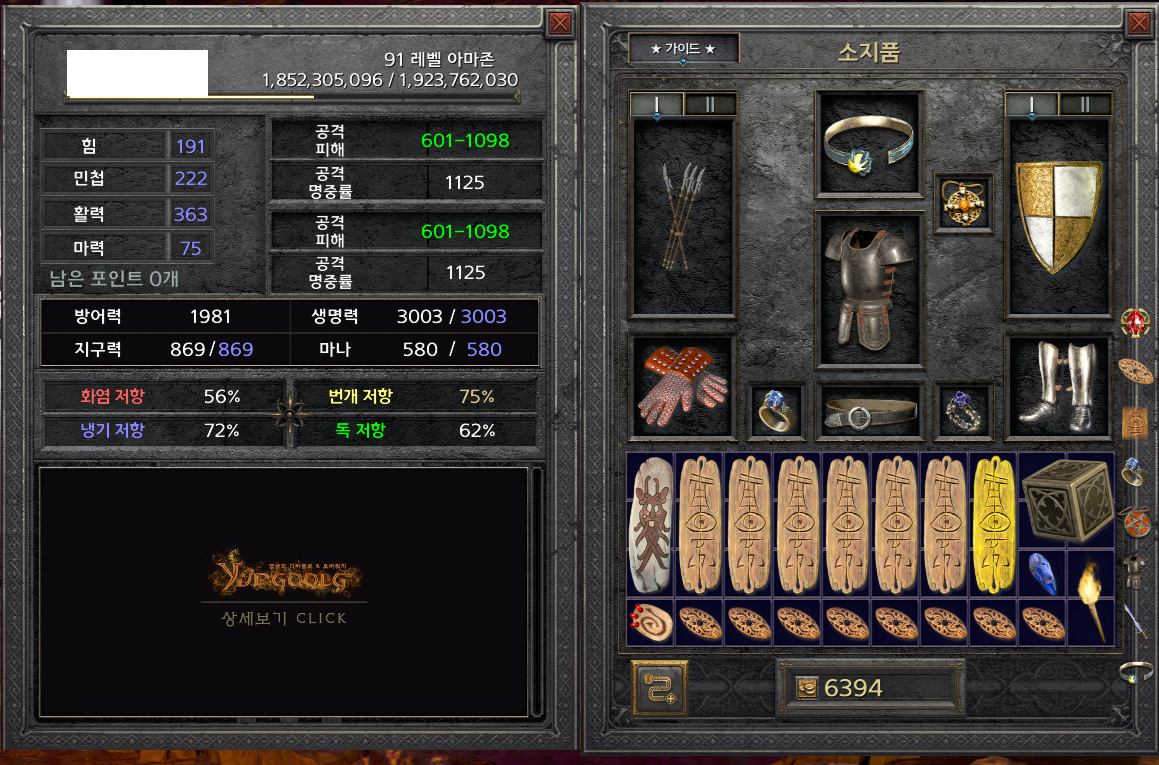
Task: Close the inventory panel
Action: (1139, 23)
